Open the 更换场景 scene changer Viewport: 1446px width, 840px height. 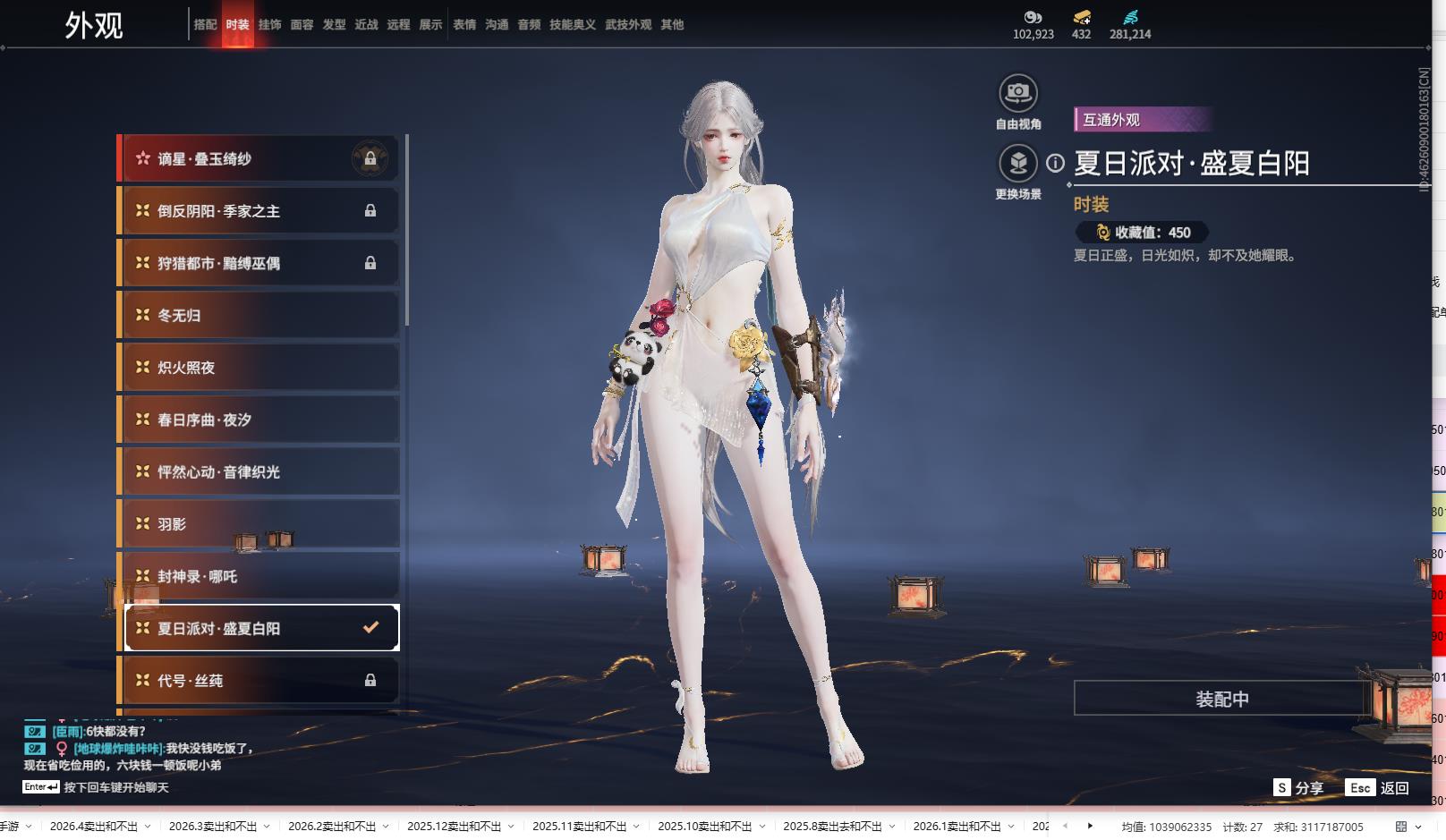click(x=1017, y=164)
